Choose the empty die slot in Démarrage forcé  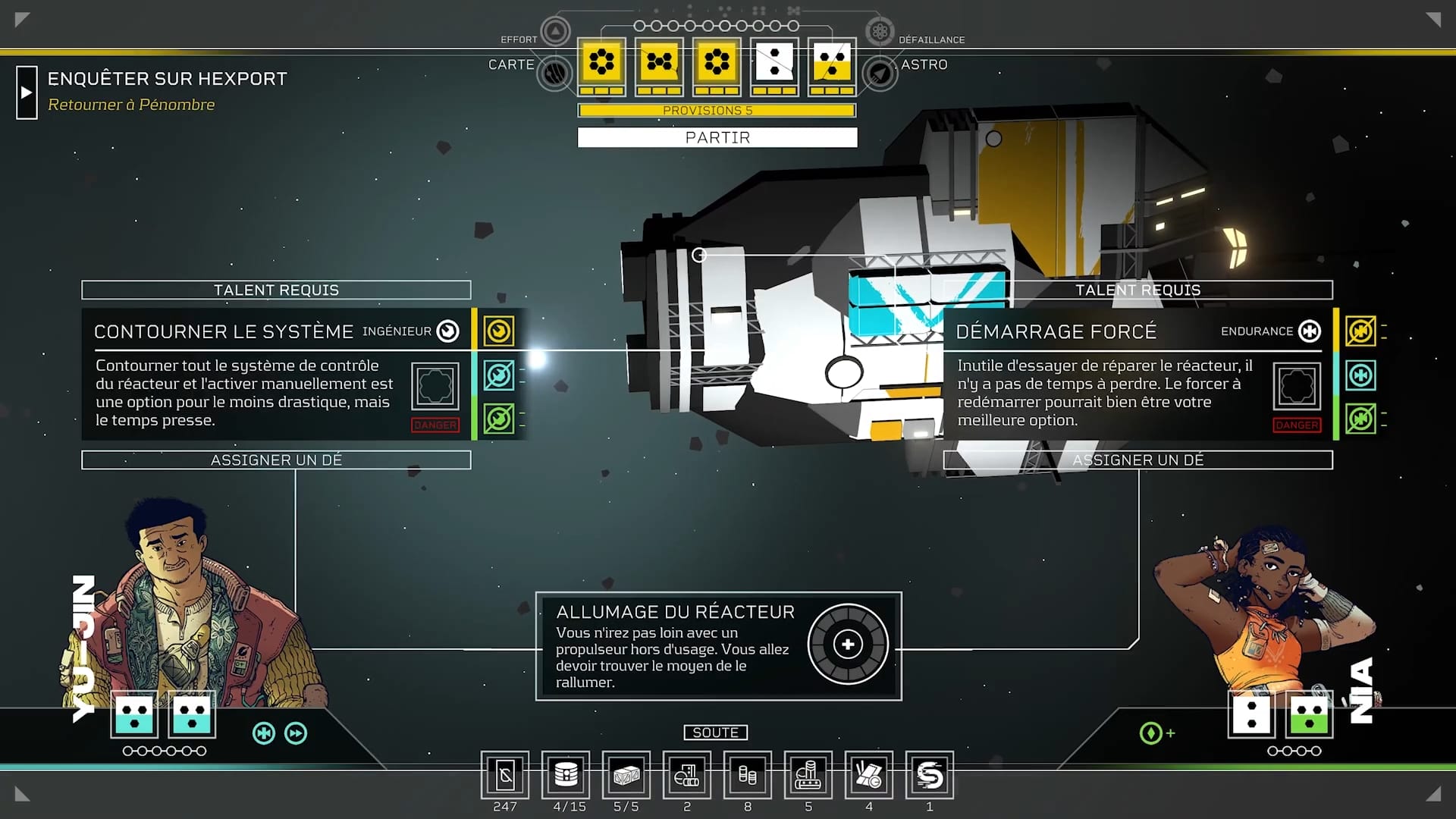[1297, 386]
